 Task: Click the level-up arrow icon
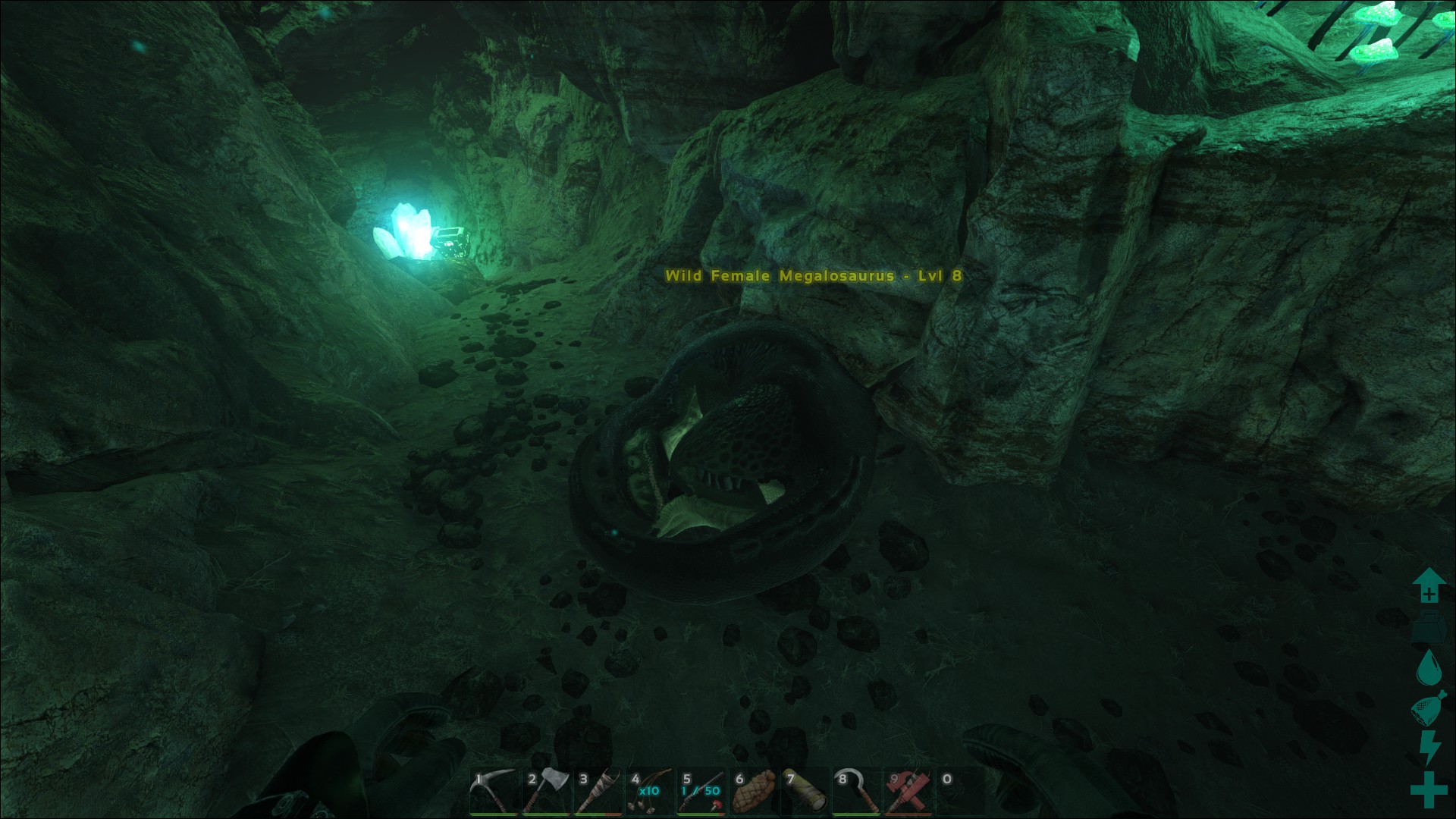1429,585
